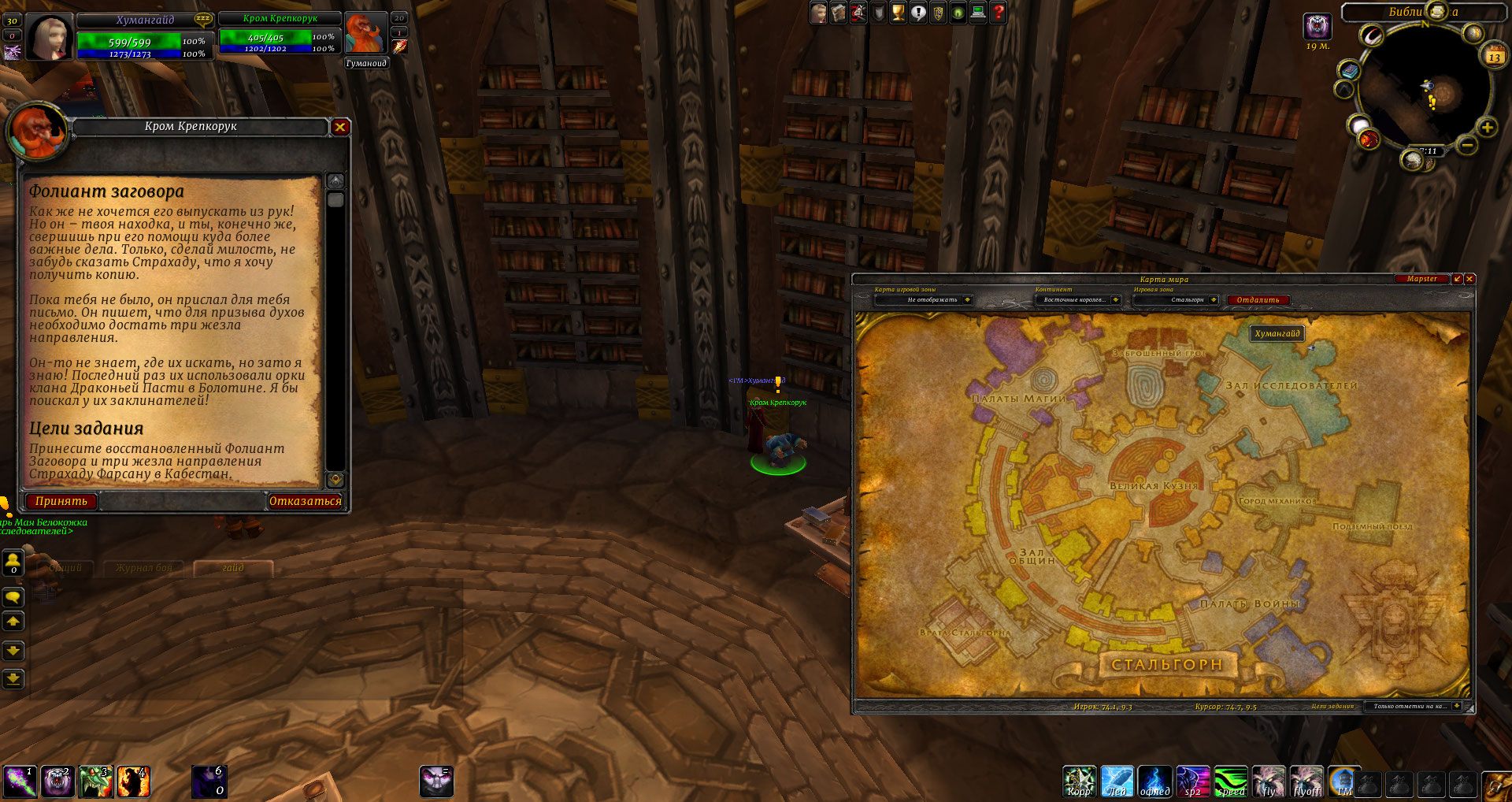Select the Хумангайд player portrait frame
The width and height of the screenshot is (1512, 802).
[50, 37]
